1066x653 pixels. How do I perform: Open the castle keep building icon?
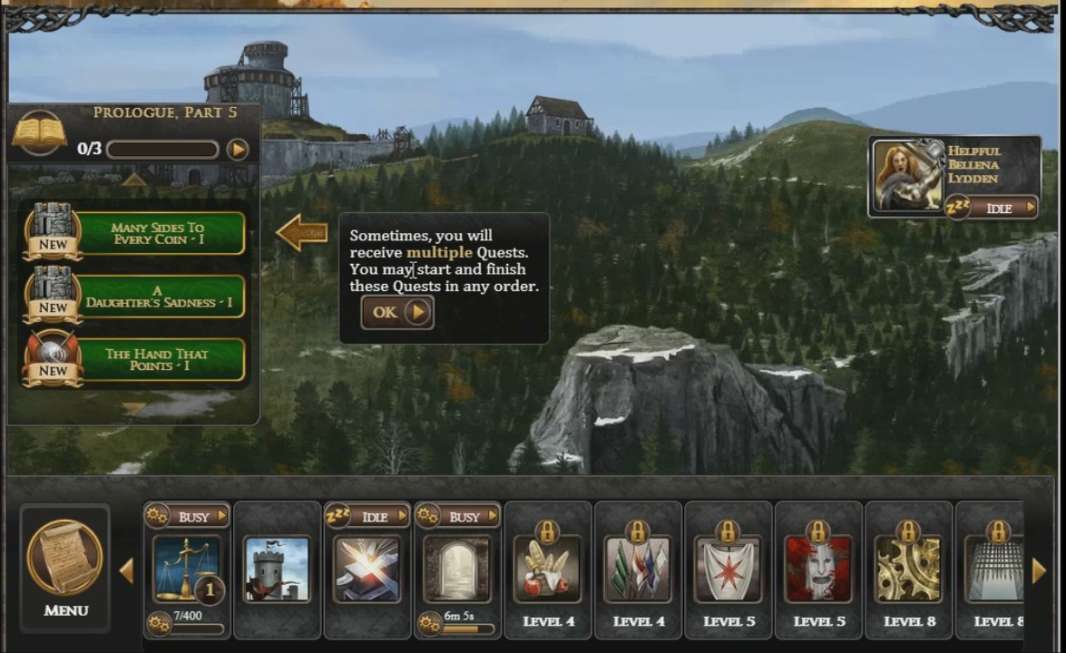(x=277, y=569)
